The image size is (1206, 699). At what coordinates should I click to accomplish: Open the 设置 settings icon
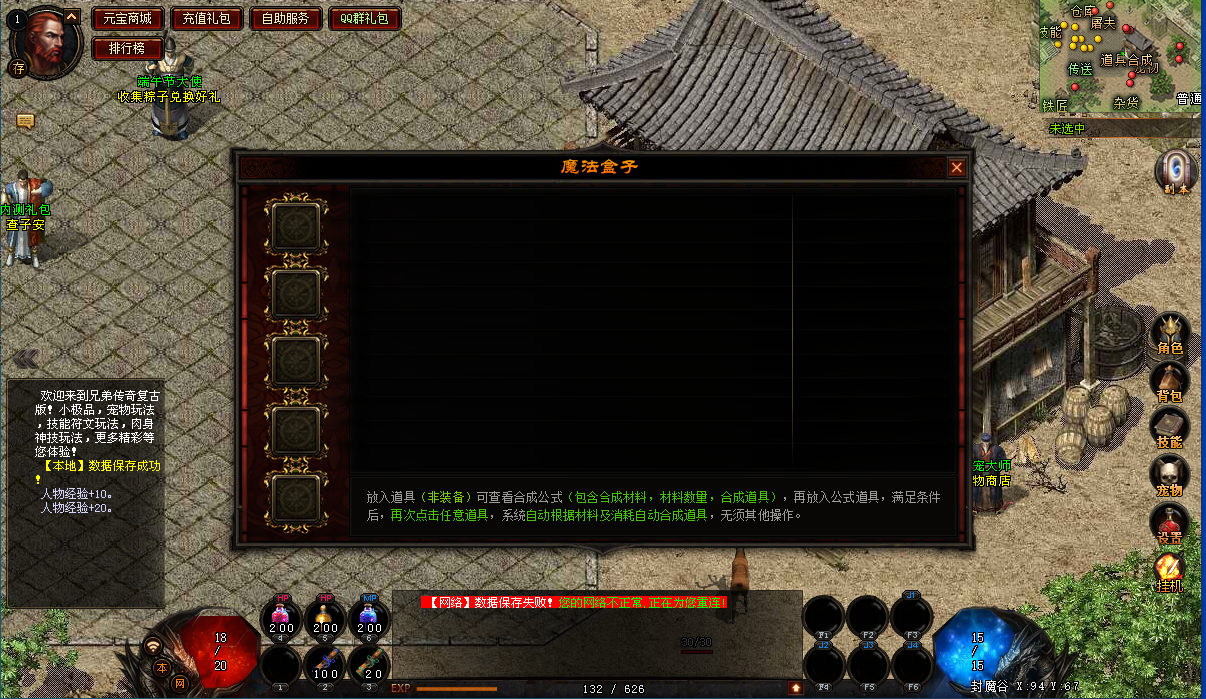click(1169, 523)
